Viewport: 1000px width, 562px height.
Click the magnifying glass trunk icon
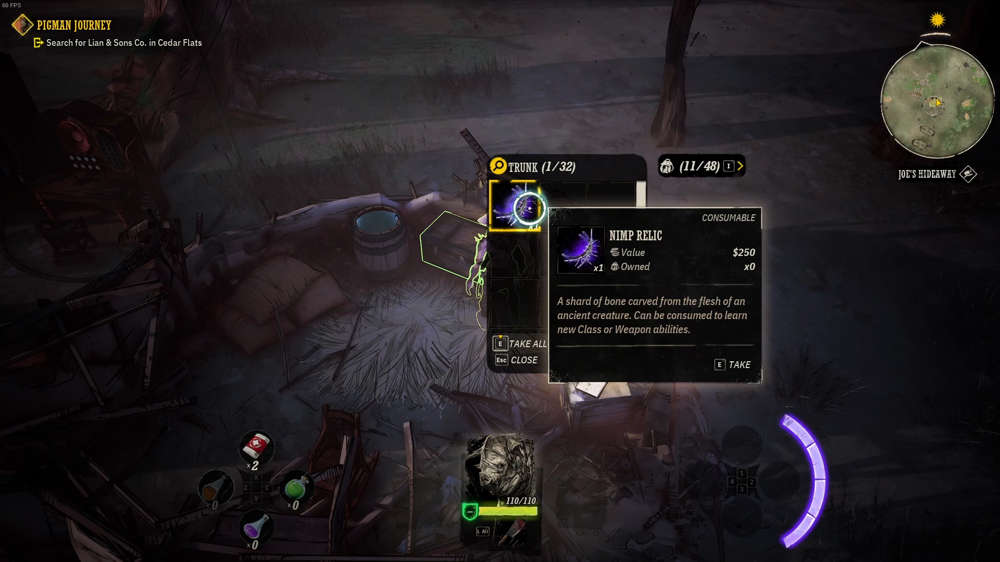pos(497,166)
